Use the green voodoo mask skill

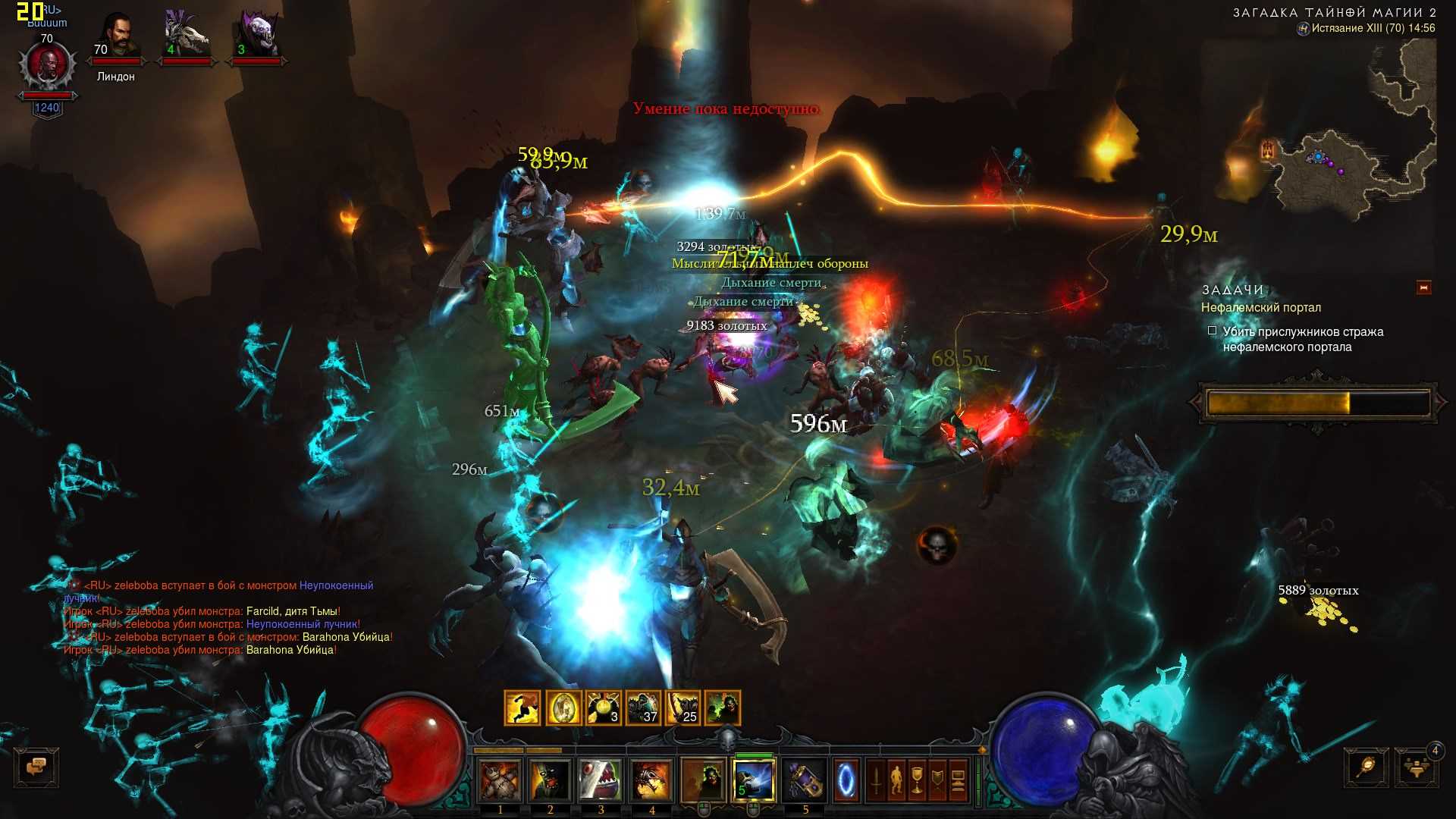[551, 780]
